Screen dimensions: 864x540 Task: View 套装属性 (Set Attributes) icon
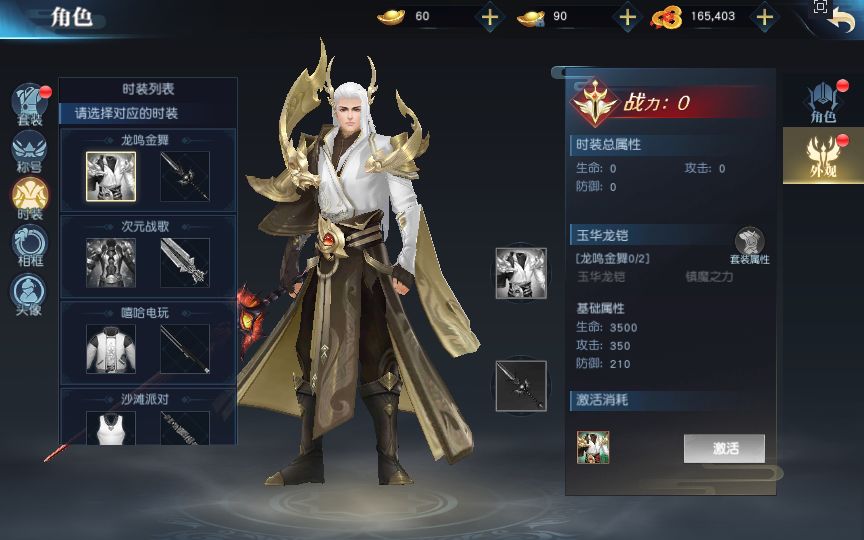[x=749, y=245]
